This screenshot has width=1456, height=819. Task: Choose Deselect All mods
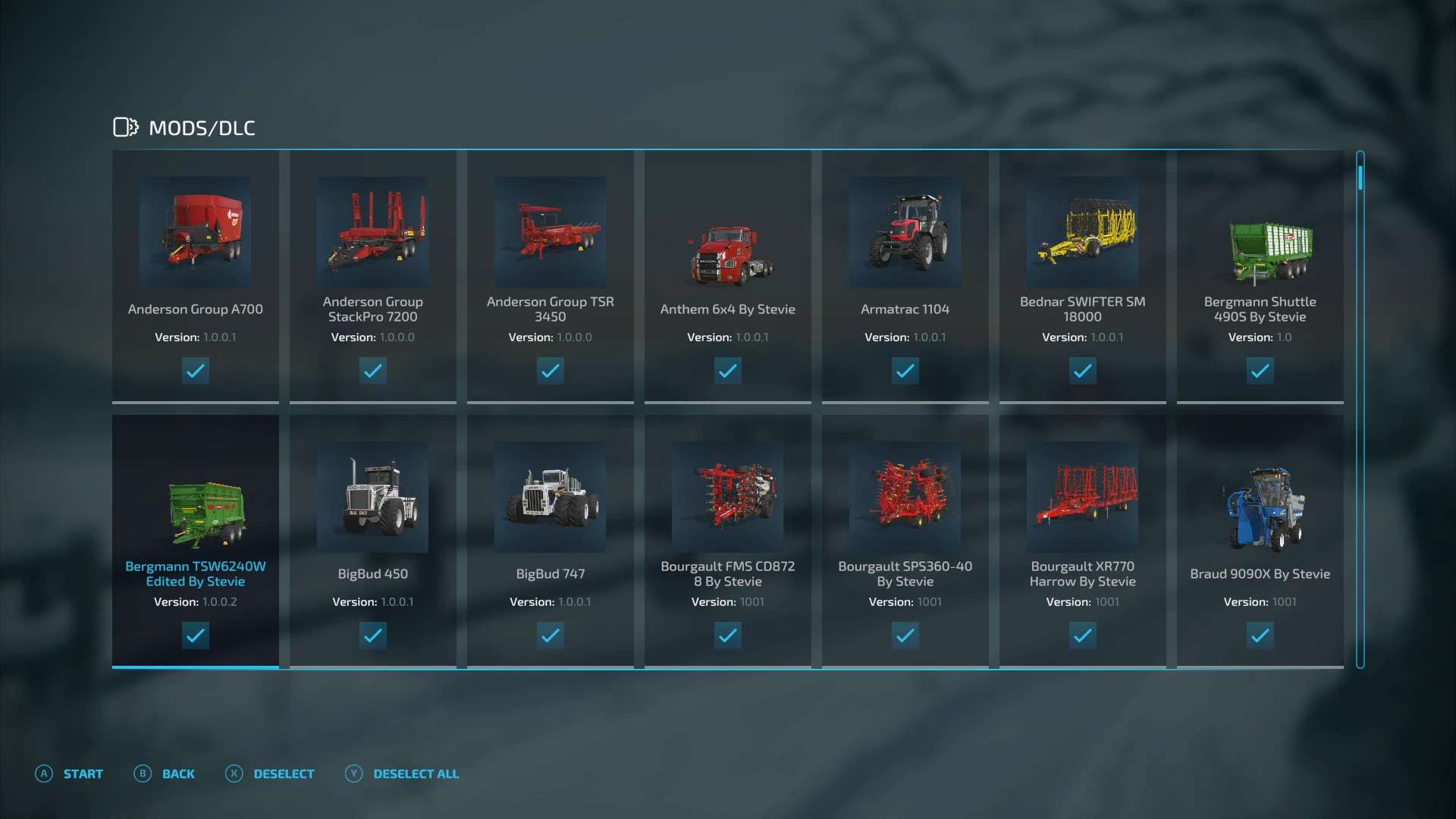(x=403, y=773)
